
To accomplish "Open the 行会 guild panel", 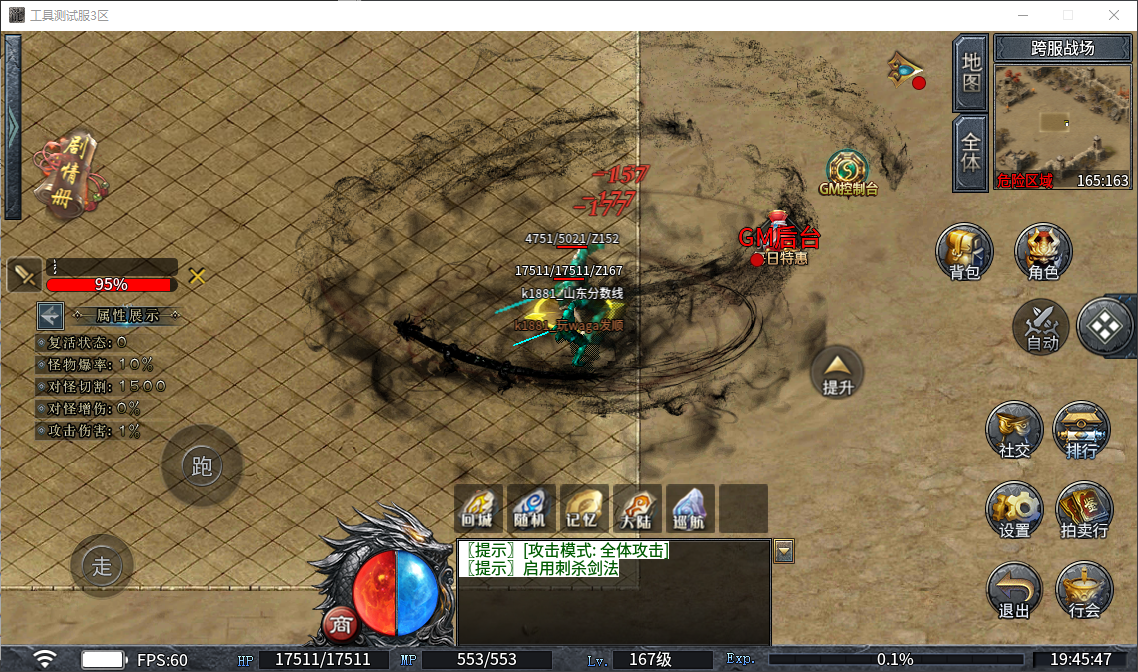I will (1084, 591).
